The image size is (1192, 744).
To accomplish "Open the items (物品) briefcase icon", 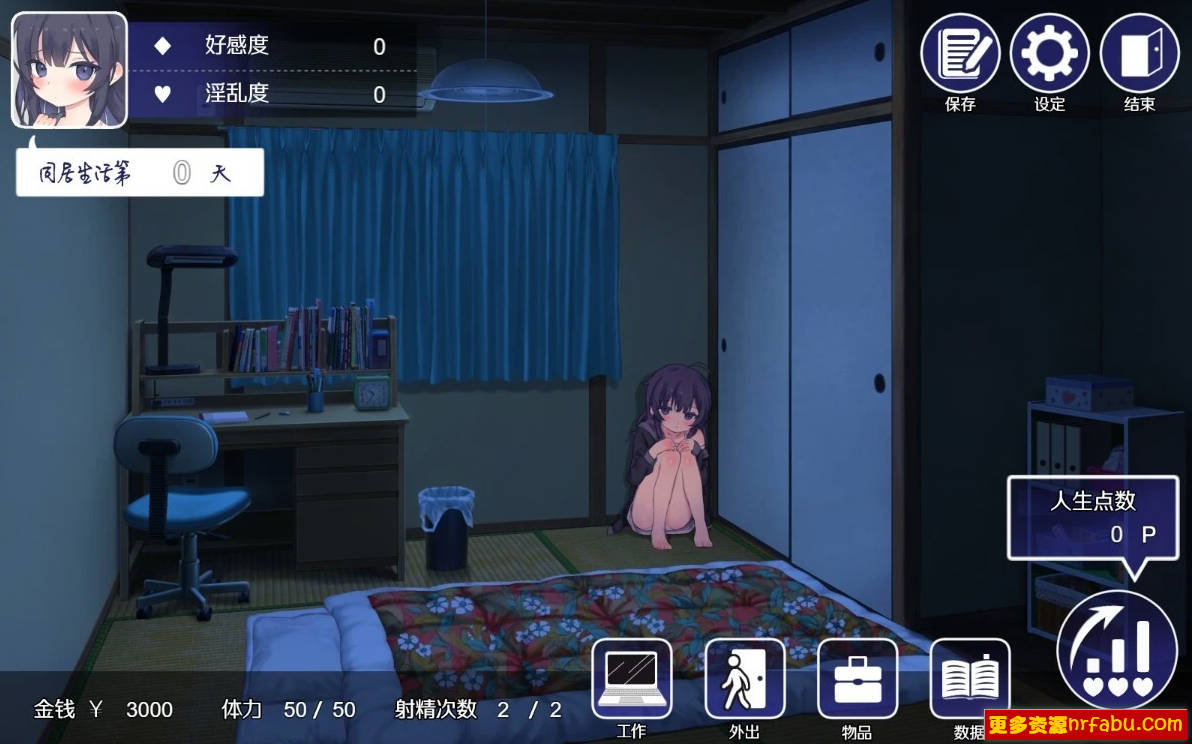I will [x=857, y=678].
